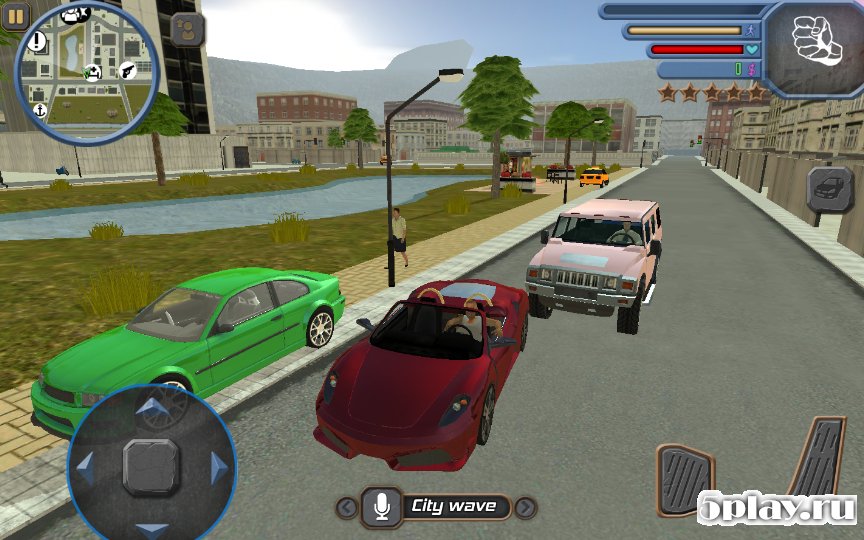
Task: Tap the d-pad up arrow
Action: click(152, 405)
